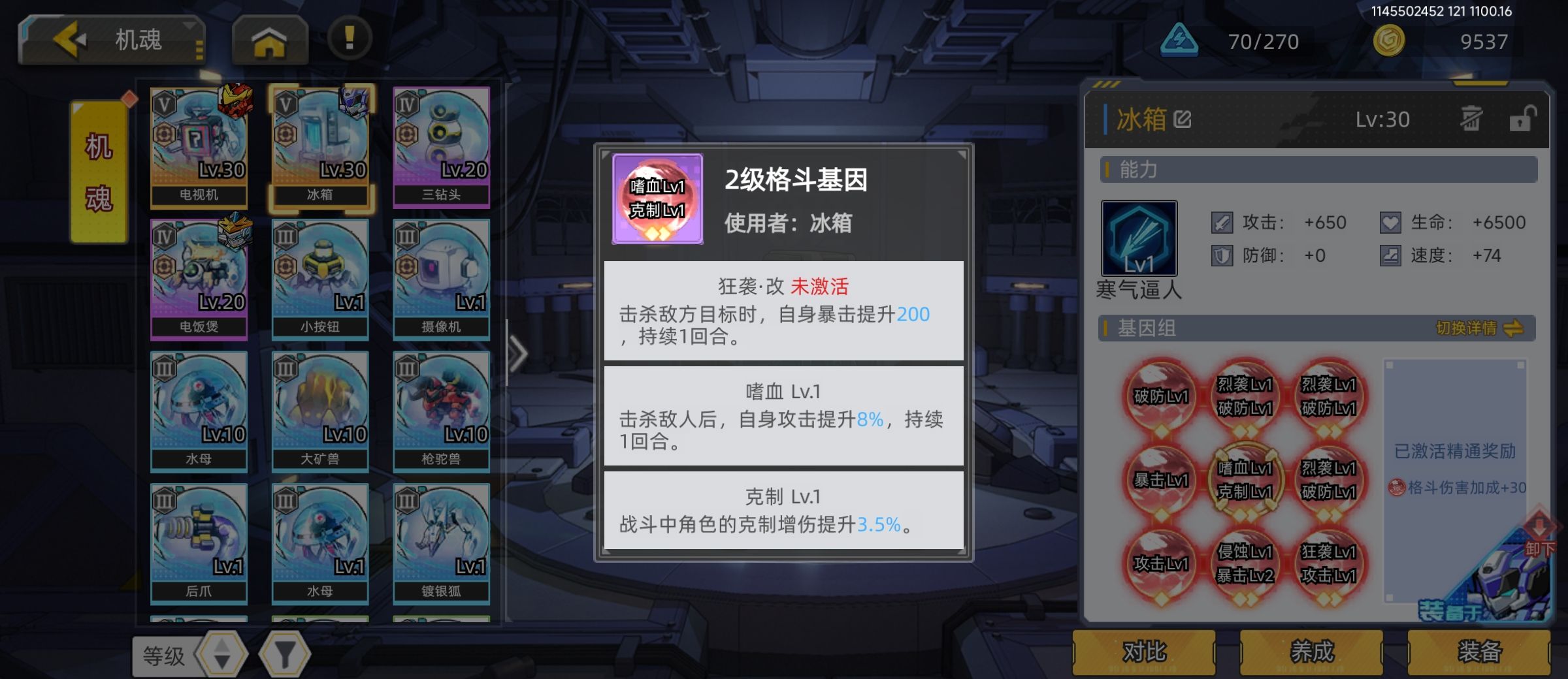This screenshot has height=679, width=1568.
Task: Click the rename pencil icon next to 冰箱
Action: coord(1182,118)
